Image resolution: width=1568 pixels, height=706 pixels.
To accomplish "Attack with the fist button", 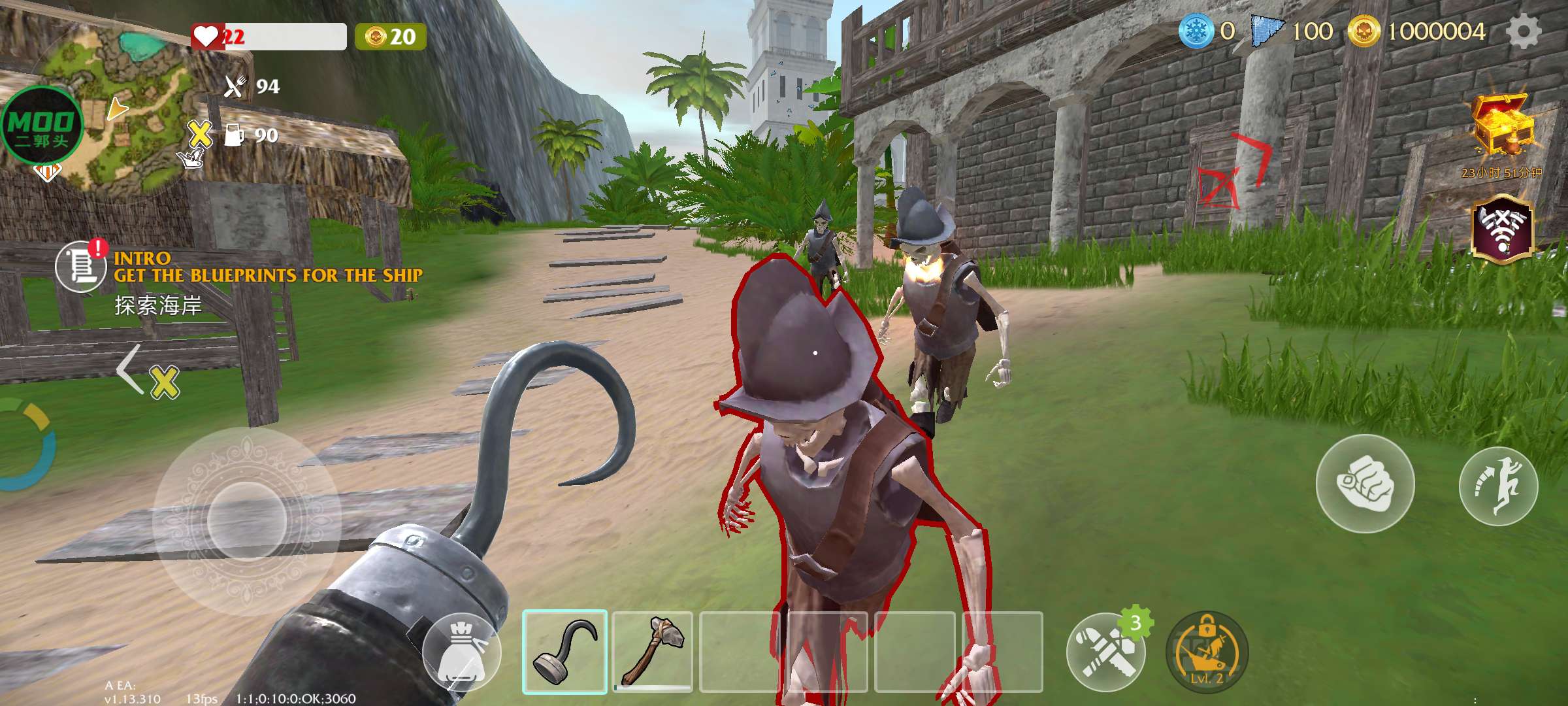I will tap(1365, 484).
